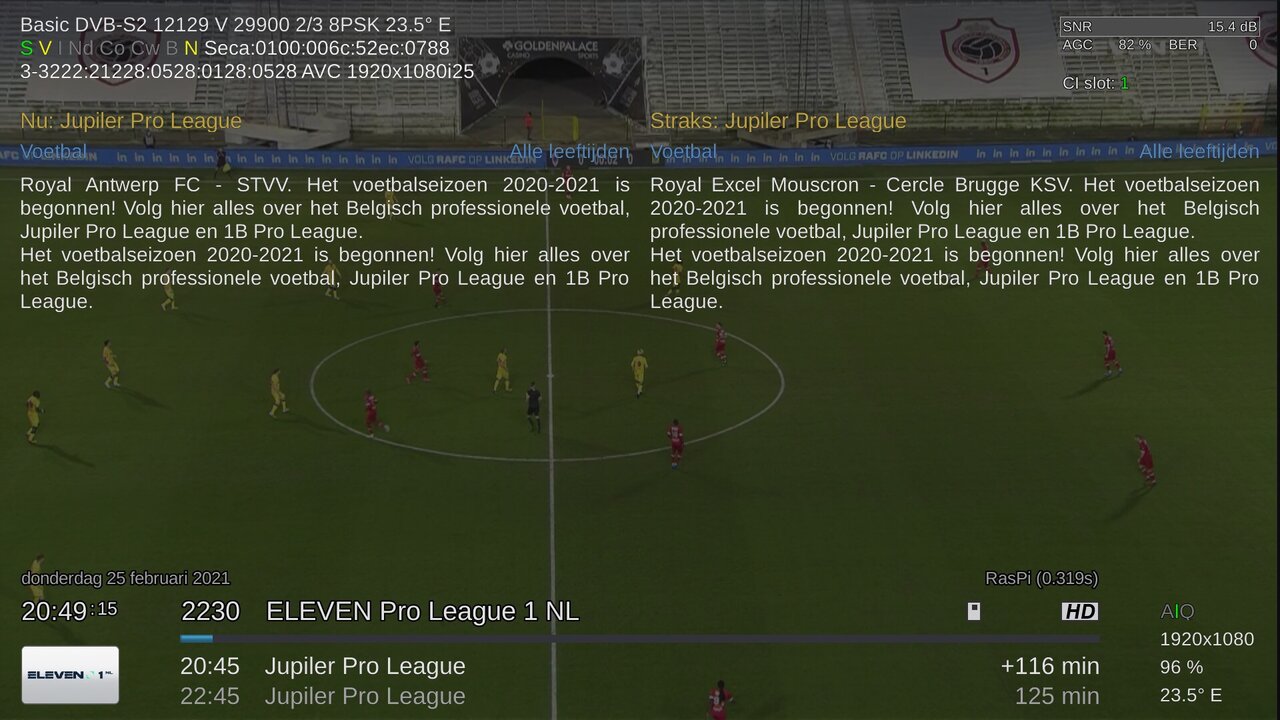Click the channel name ELEVEN Pro League 1 NL
This screenshot has width=1280, height=720.
422,611
